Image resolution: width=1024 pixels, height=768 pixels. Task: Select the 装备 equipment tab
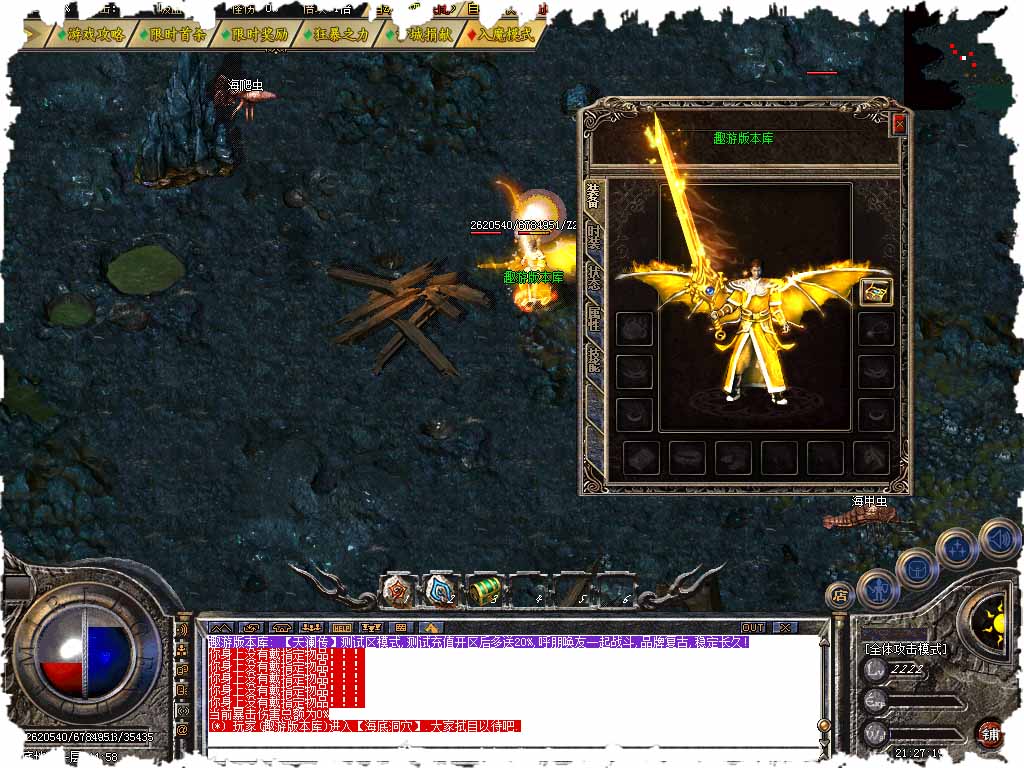pos(594,196)
